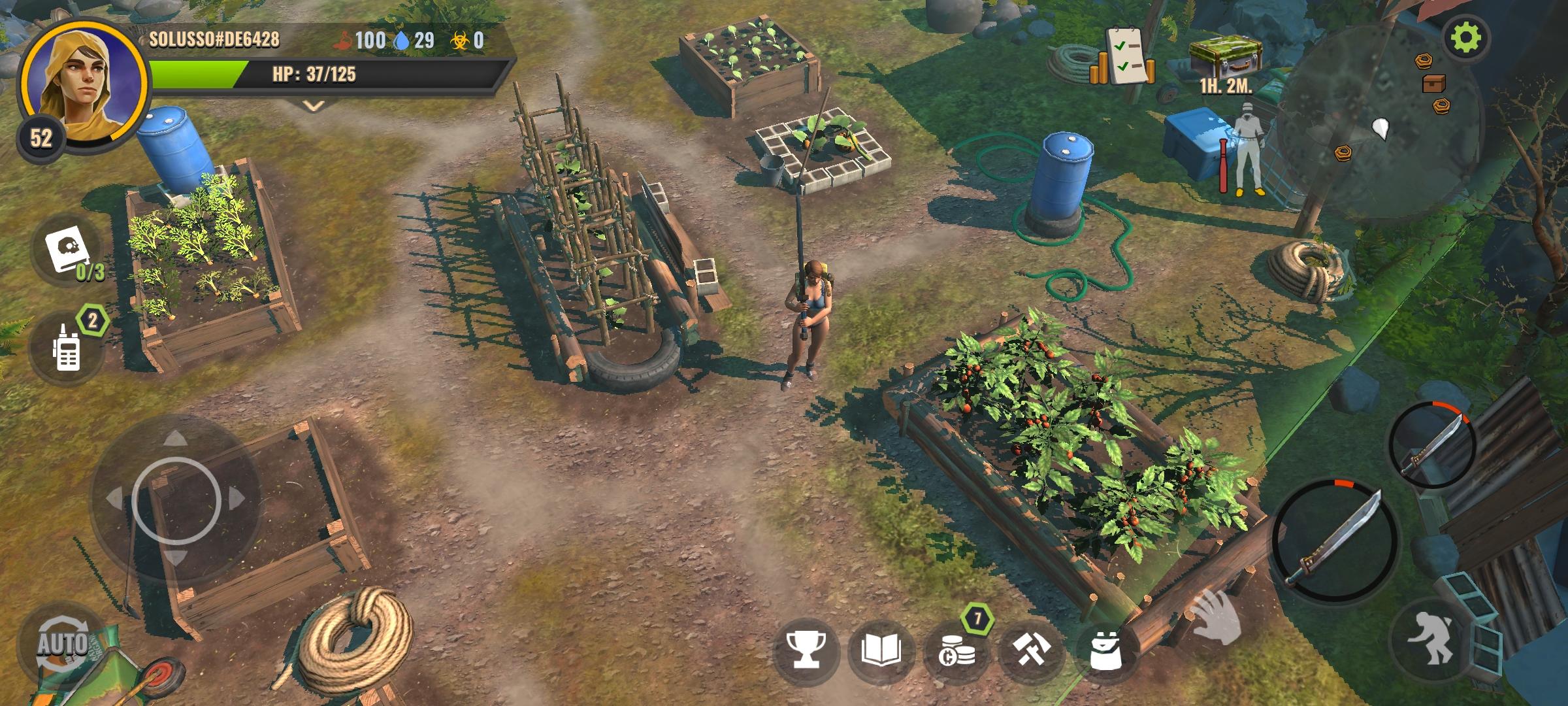Open the crossed hammers crafting menu
This screenshot has width=1568, height=706.
click(1032, 650)
